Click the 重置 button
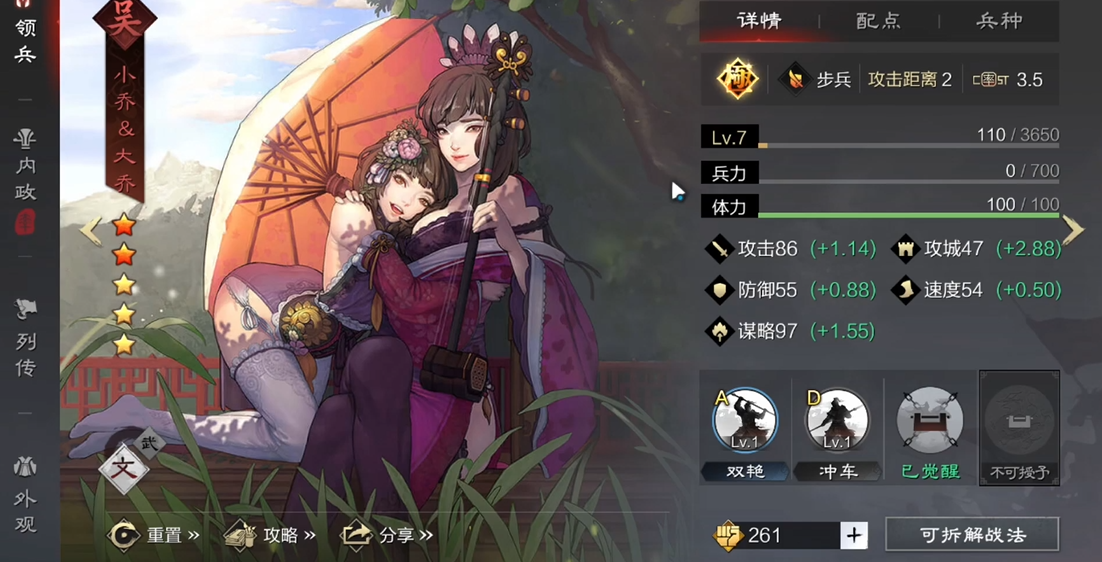The height and width of the screenshot is (562, 1102). [x=154, y=535]
